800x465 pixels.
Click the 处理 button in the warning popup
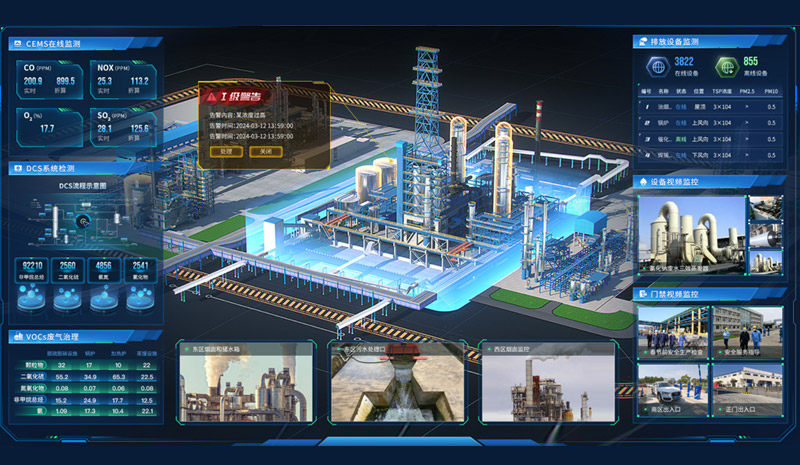pyautogui.click(x=226, y=151)
